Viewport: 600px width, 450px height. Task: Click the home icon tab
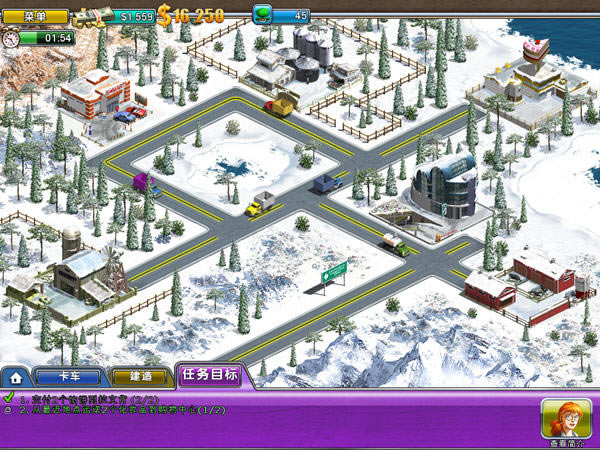(16, 378)
